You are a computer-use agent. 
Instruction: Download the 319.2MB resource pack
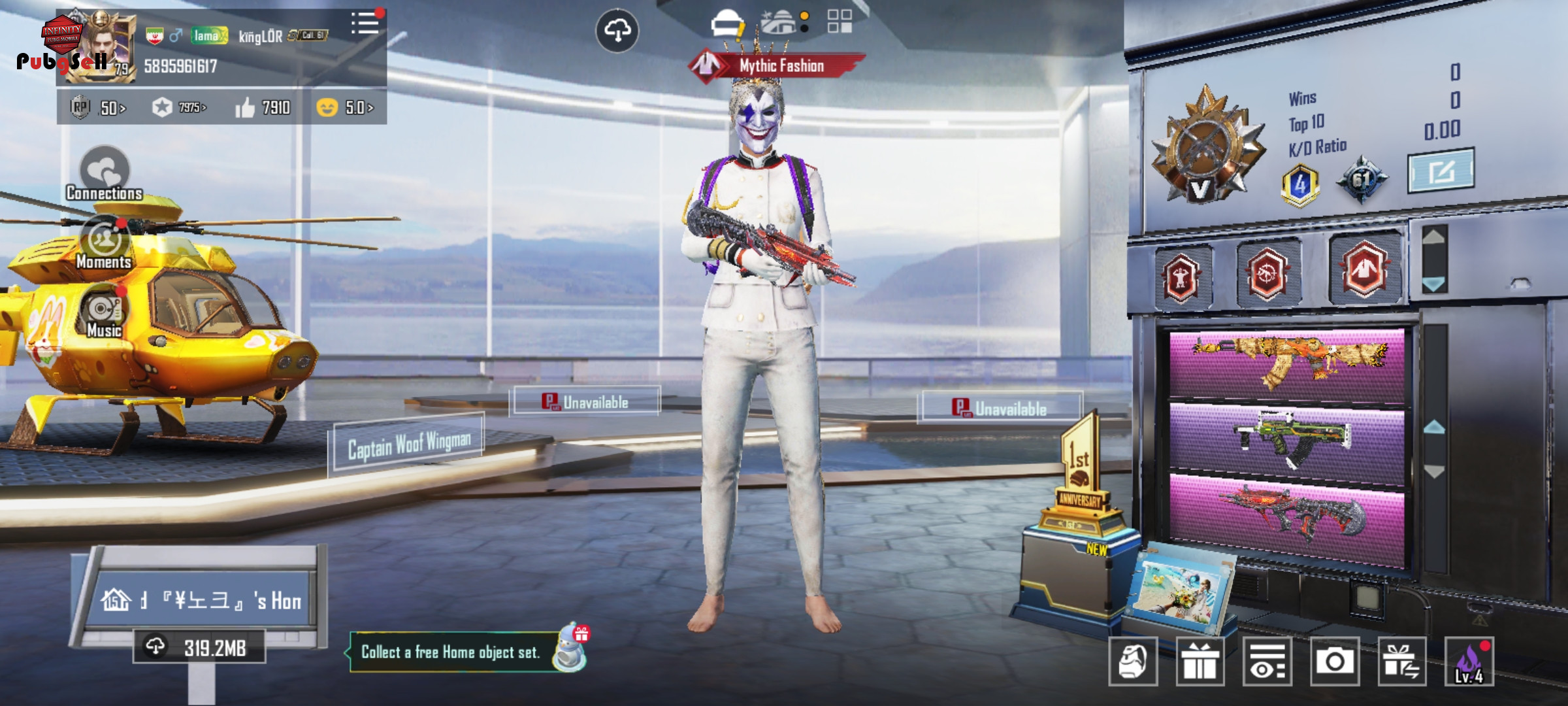[x=199, y=647]
